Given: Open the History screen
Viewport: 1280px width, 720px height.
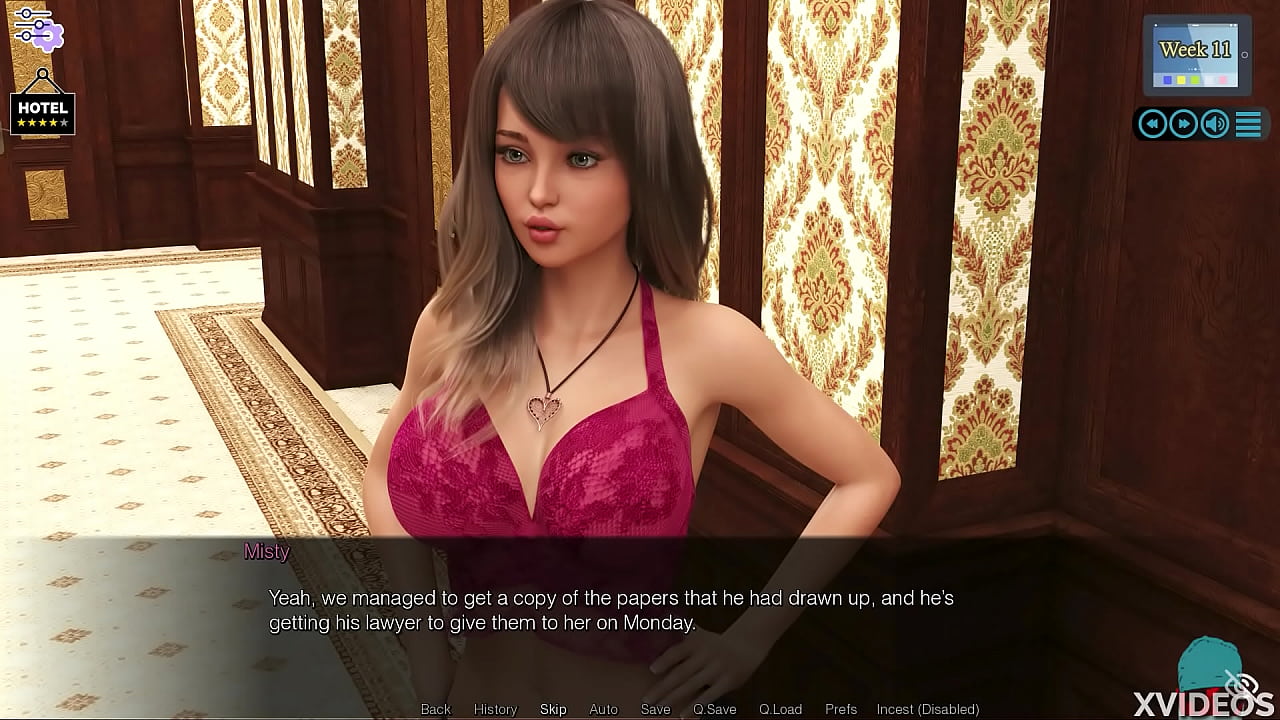Looking at the screenshot, I should (495, 709).
